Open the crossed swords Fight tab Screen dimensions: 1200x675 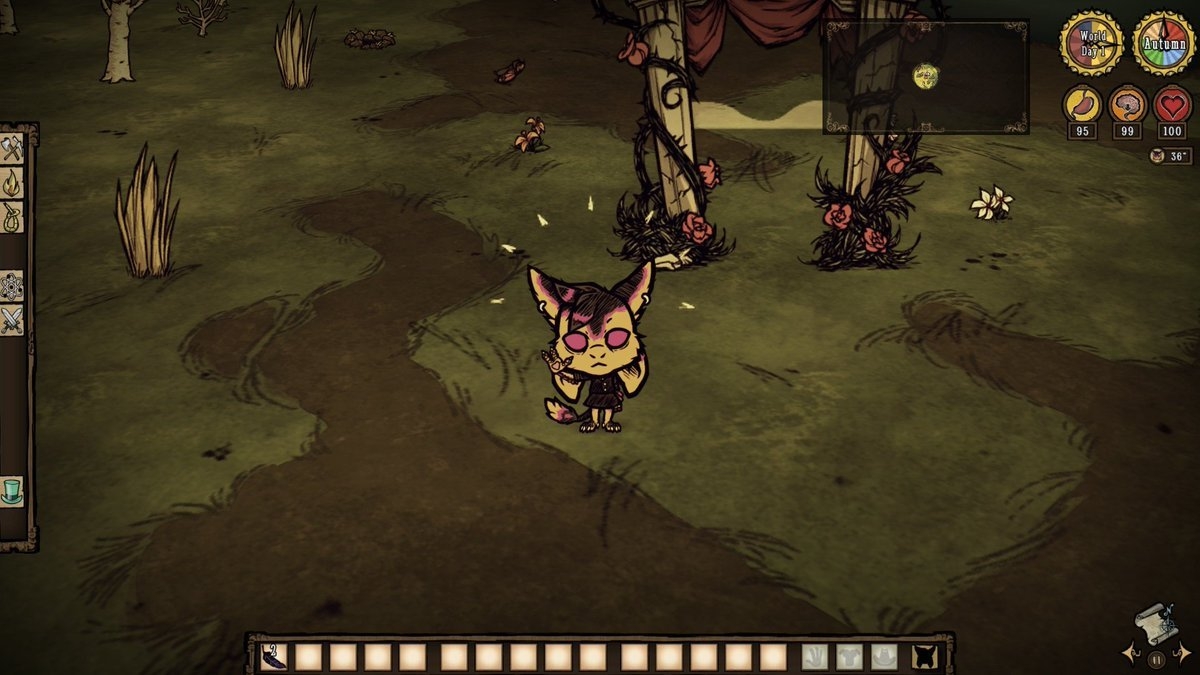click(x=12, y=320)
